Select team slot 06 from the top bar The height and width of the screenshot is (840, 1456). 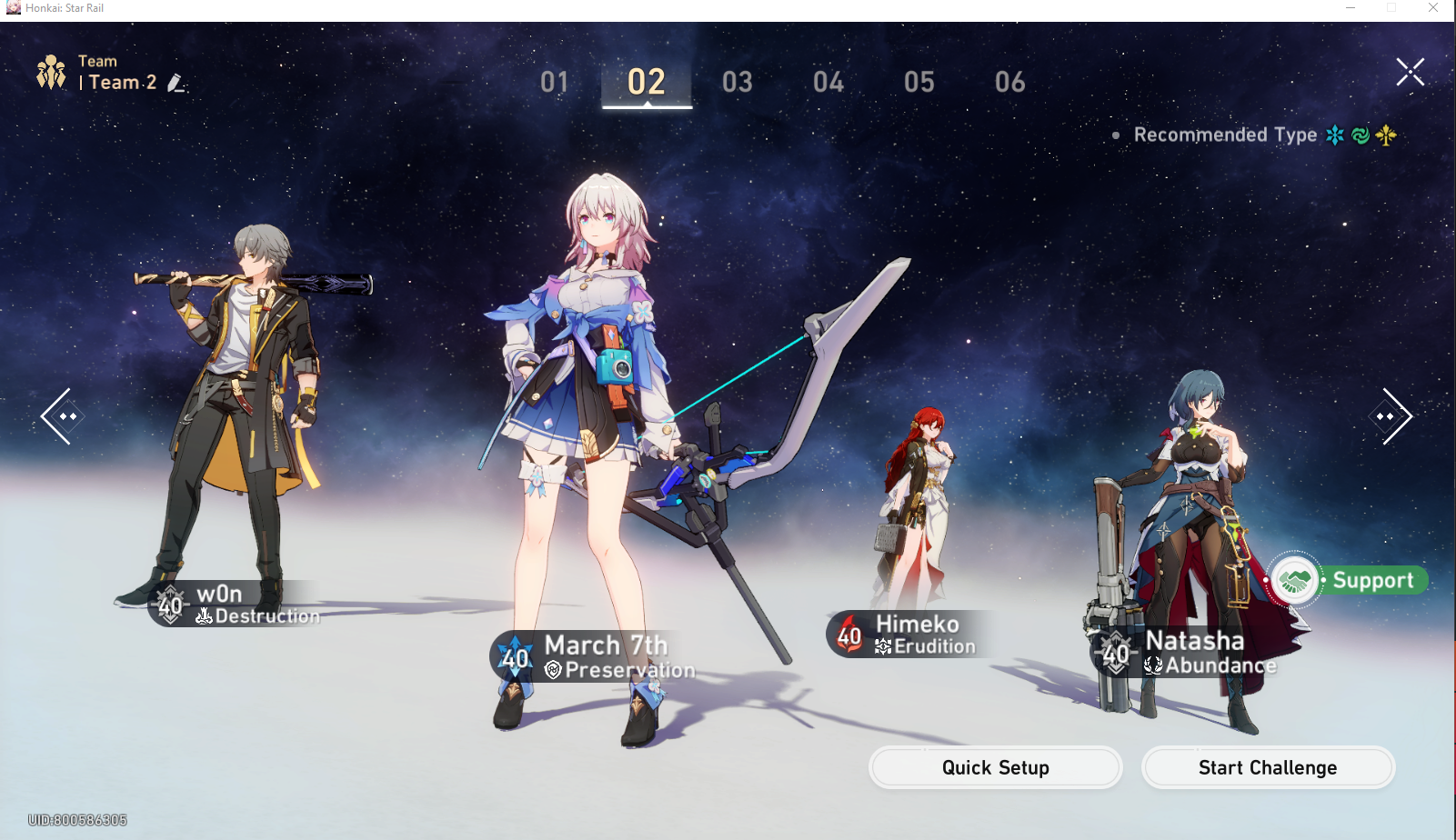coord(1009,82)
